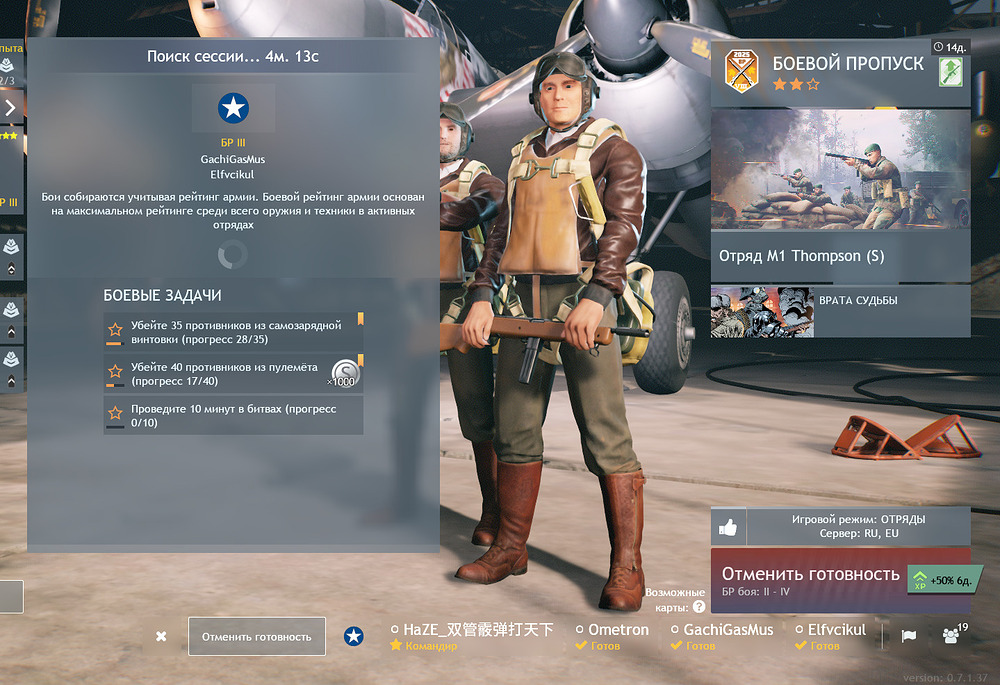This screenshot has height=685, width=1000.
Task: Open the machine gun kills task
Action: (233, 374)
